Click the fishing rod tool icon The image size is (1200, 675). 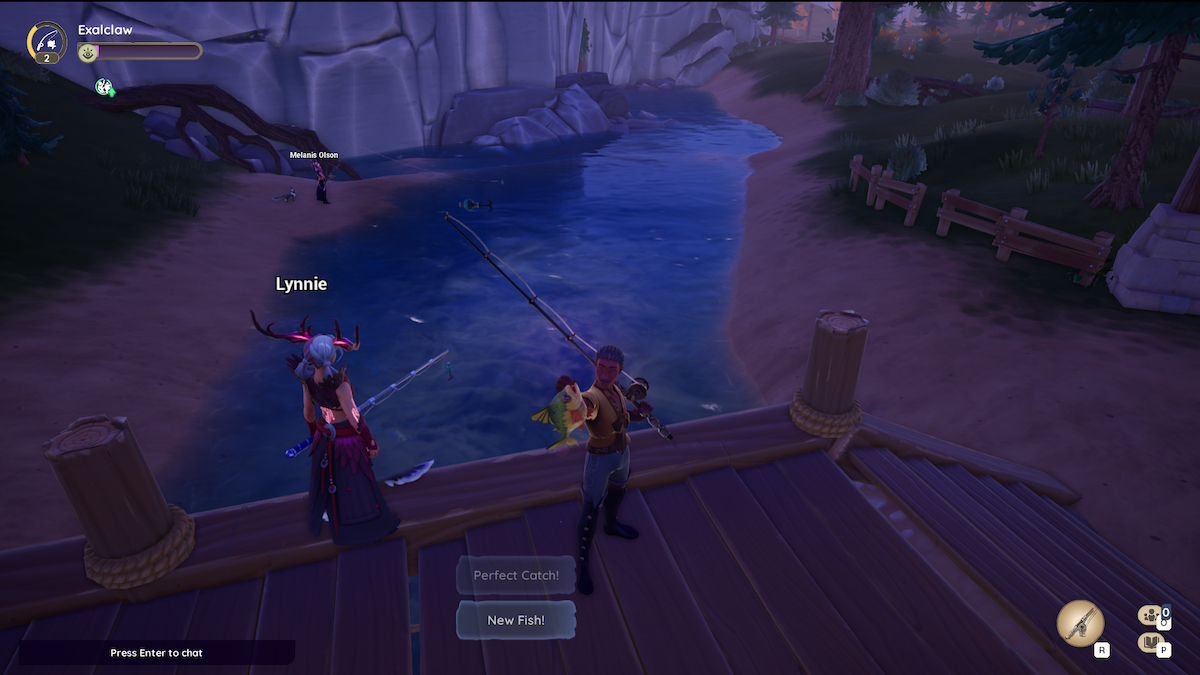pos(1080,624)
